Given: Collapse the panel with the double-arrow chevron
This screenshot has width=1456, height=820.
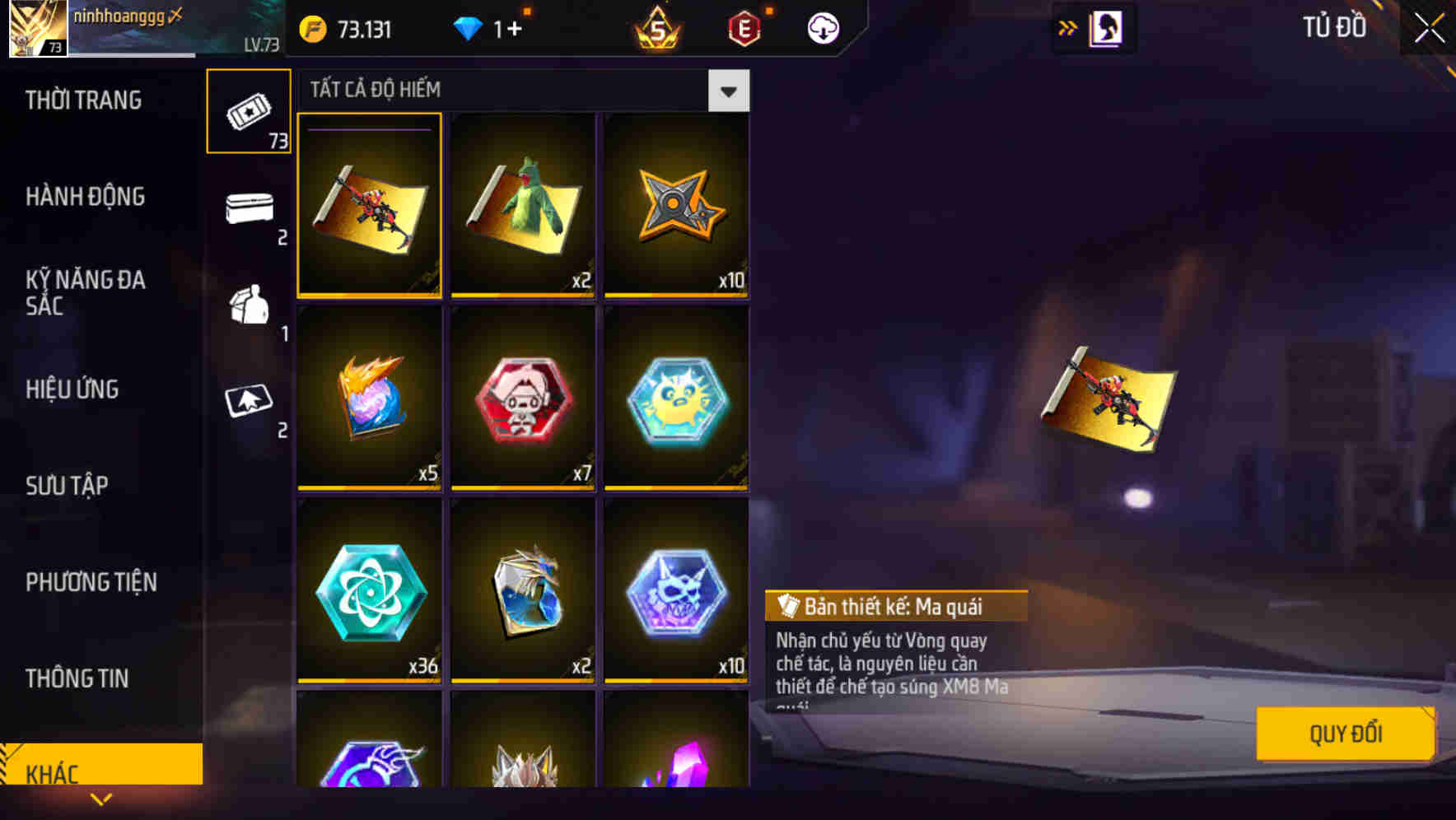Looking at the screenshot, I should 1067,27.
